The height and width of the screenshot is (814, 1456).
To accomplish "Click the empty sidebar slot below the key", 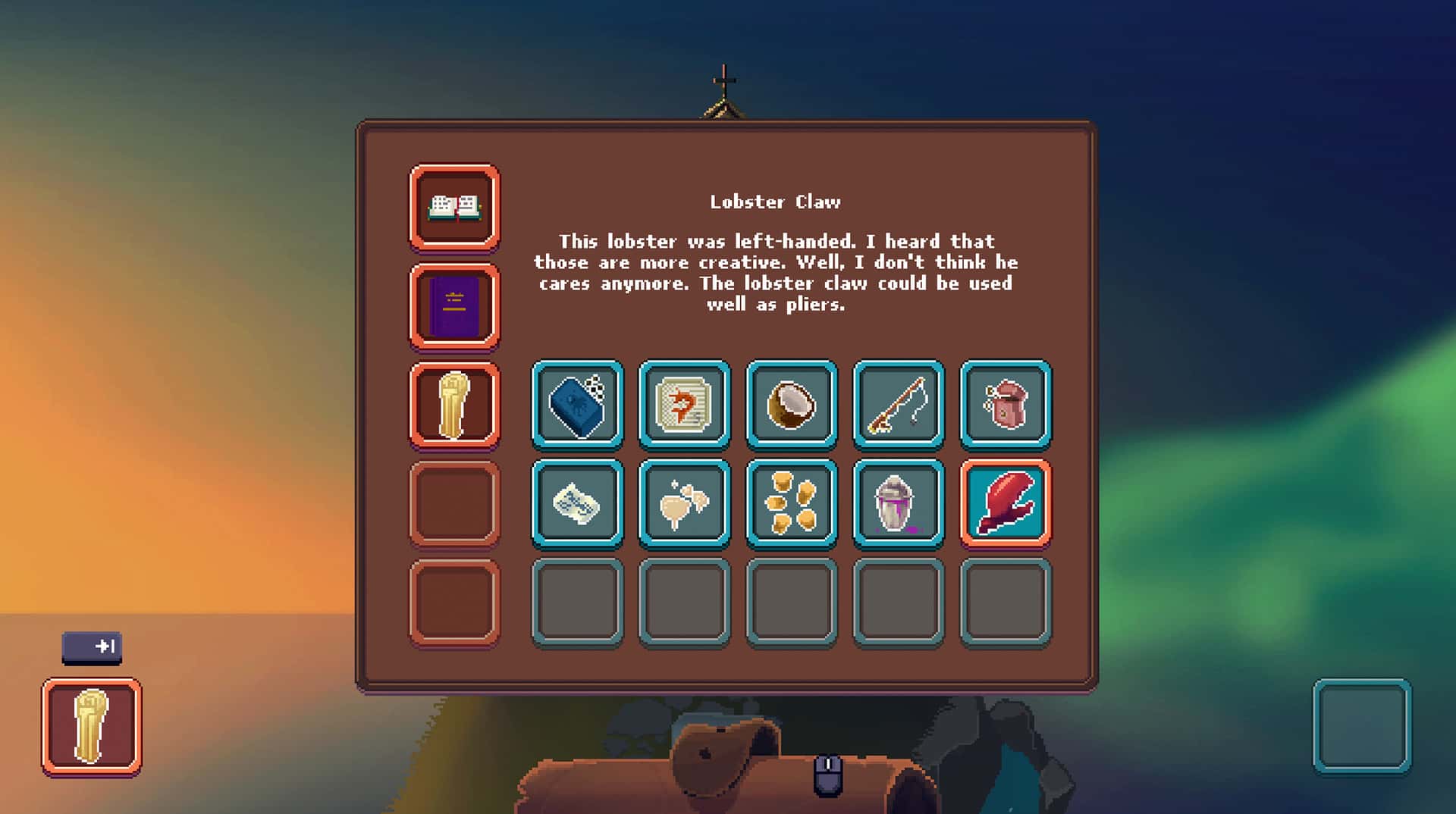I will point(453,503).
